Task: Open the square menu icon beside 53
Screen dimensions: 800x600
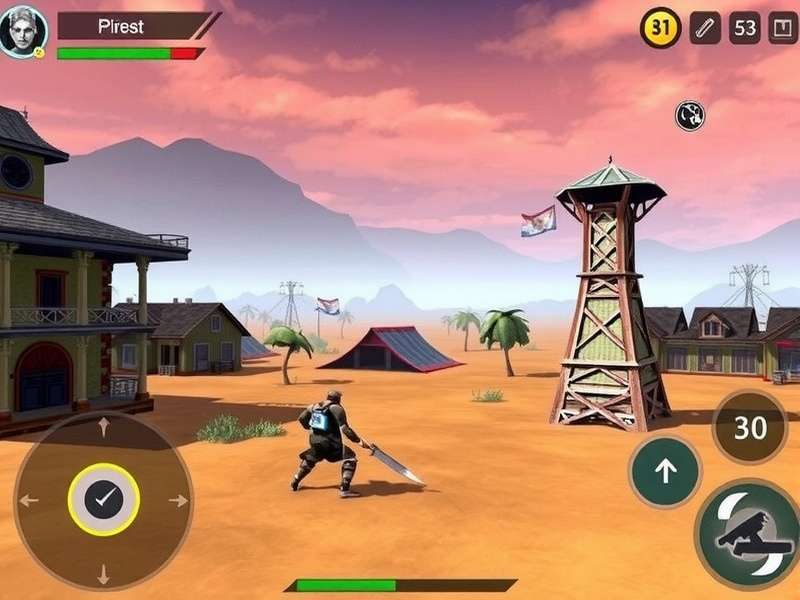Action: pos(783,28)
